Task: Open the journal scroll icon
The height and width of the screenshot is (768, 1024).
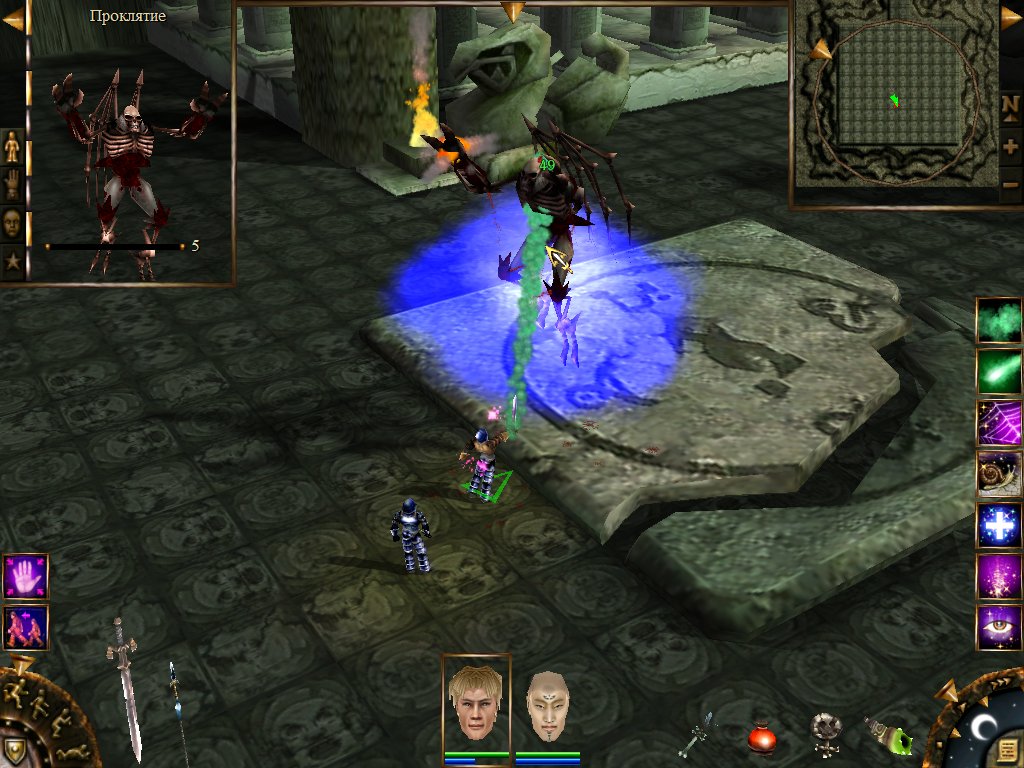Action: click(1006, 748)
